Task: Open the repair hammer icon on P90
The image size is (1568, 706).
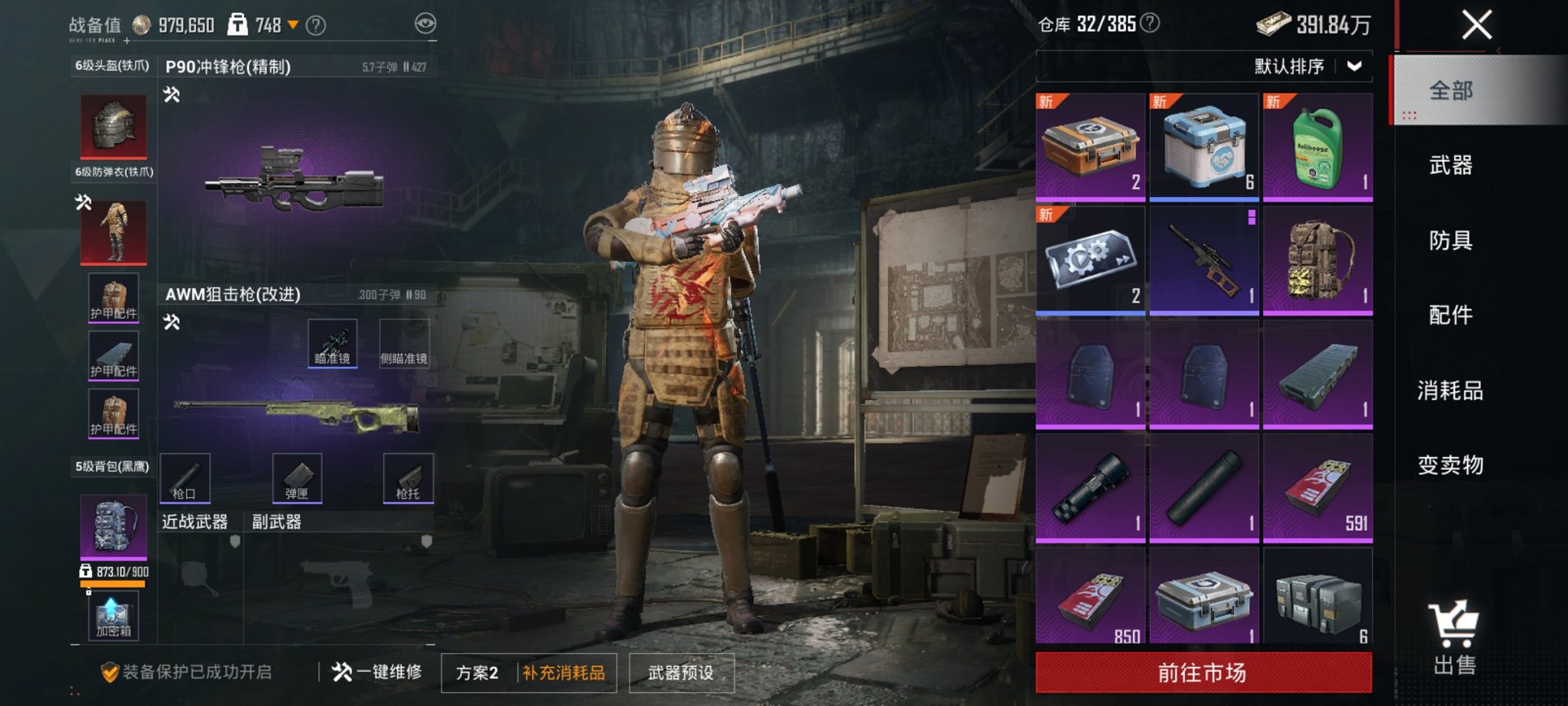Action: pyautogui.click(x=171, y=96)
